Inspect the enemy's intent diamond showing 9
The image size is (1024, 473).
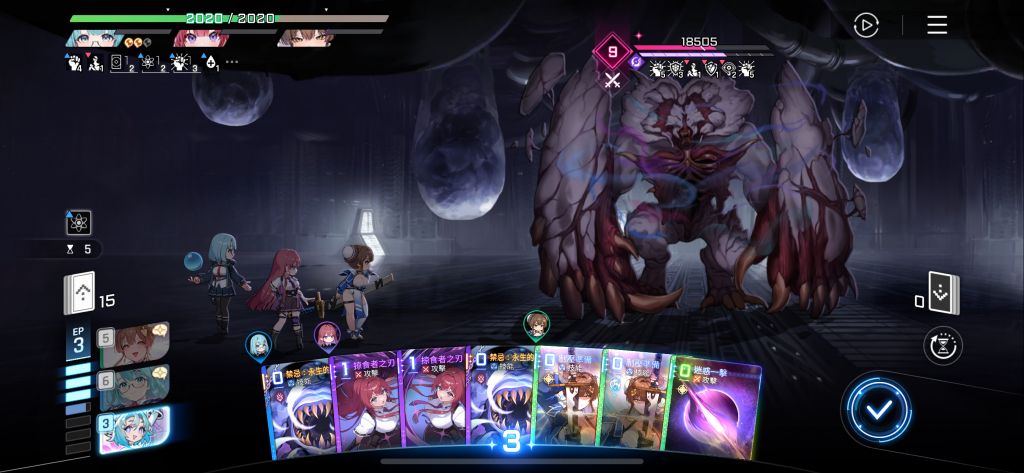pyautogui.click(x=612, y=51)
